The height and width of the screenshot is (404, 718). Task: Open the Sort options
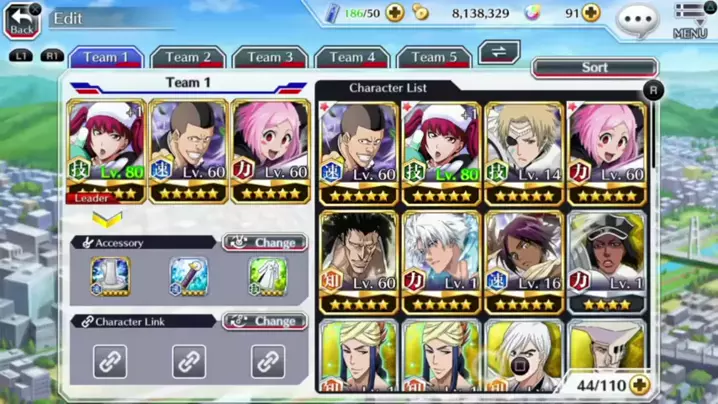(594, 68)
